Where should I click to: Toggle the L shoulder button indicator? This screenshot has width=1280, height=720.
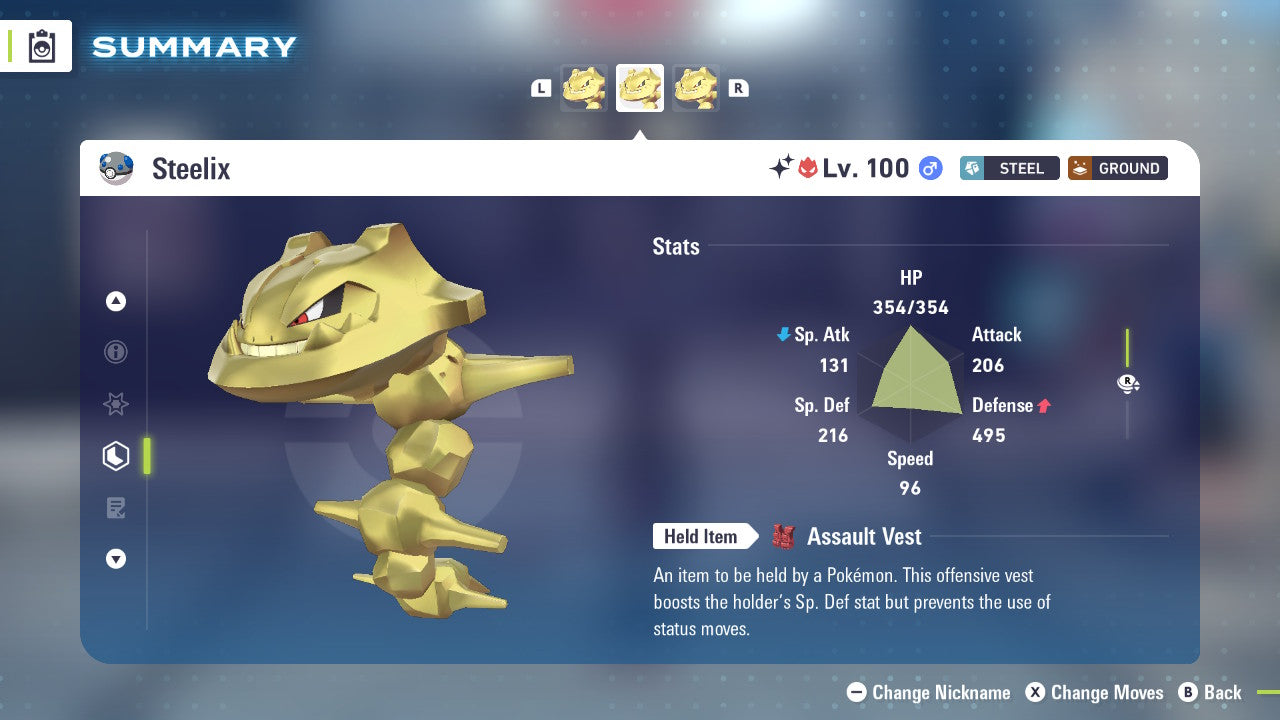(x=541, y=87)
